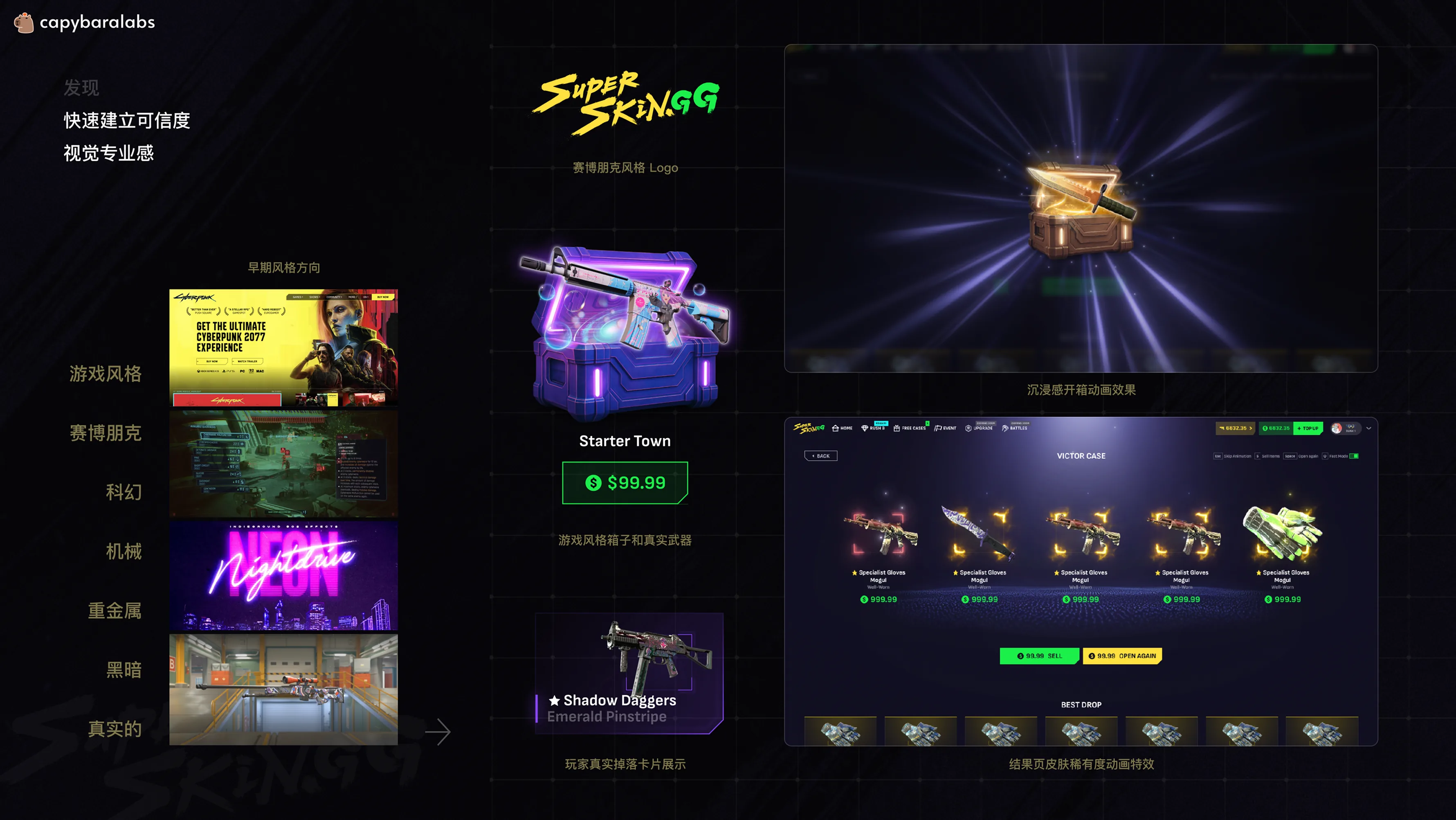The width and height of the screenshot is (1456, 820).
Task: Open Rush B via its diamond icon
Action: [865, 428]
